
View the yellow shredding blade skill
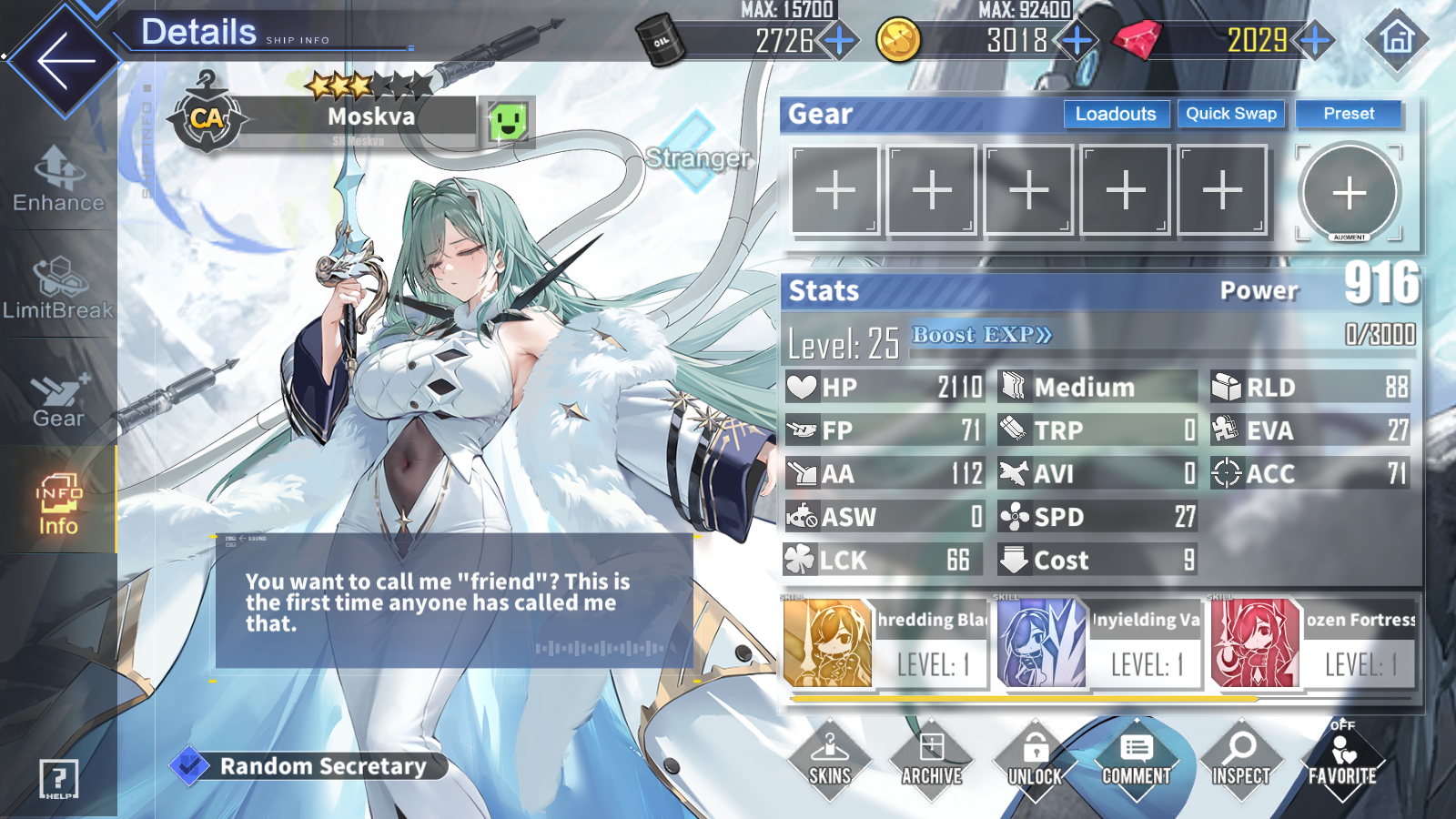point(828,642)
